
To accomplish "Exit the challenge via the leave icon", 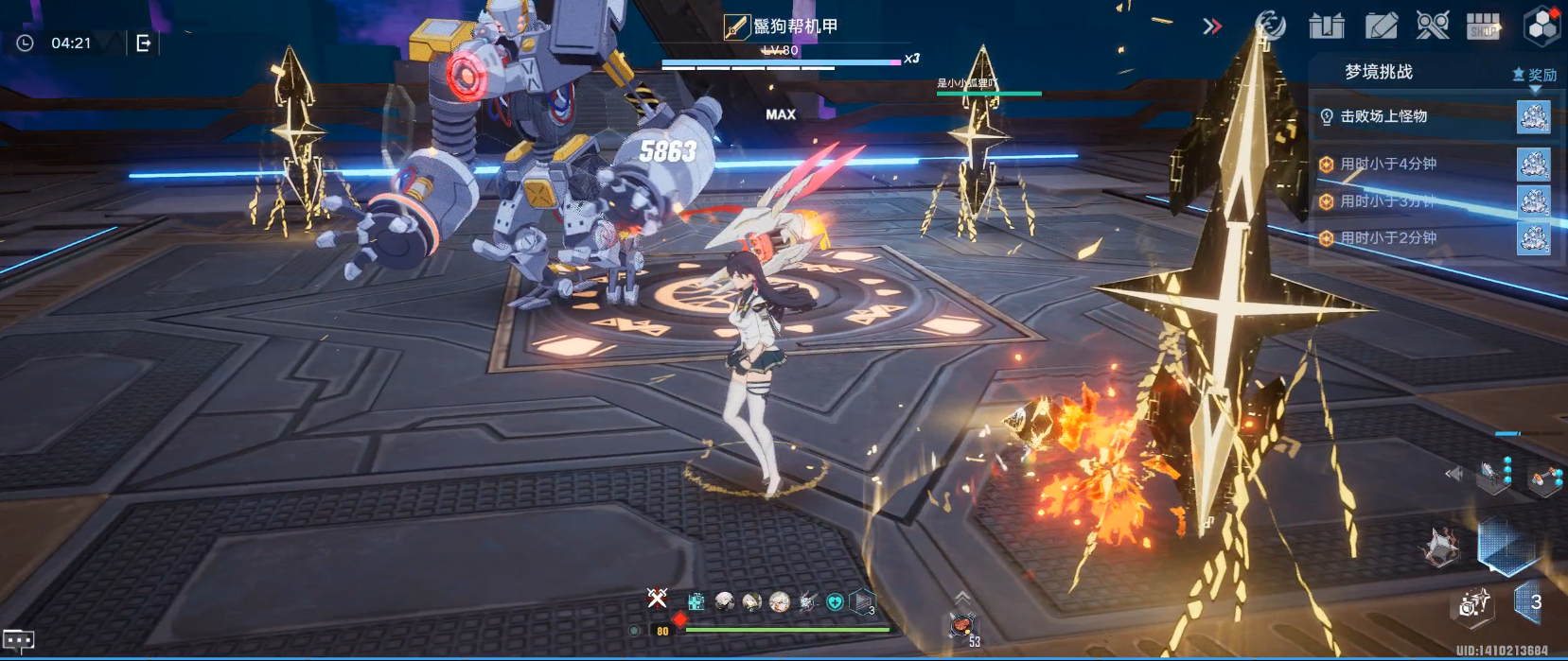I will coord(144,43).
